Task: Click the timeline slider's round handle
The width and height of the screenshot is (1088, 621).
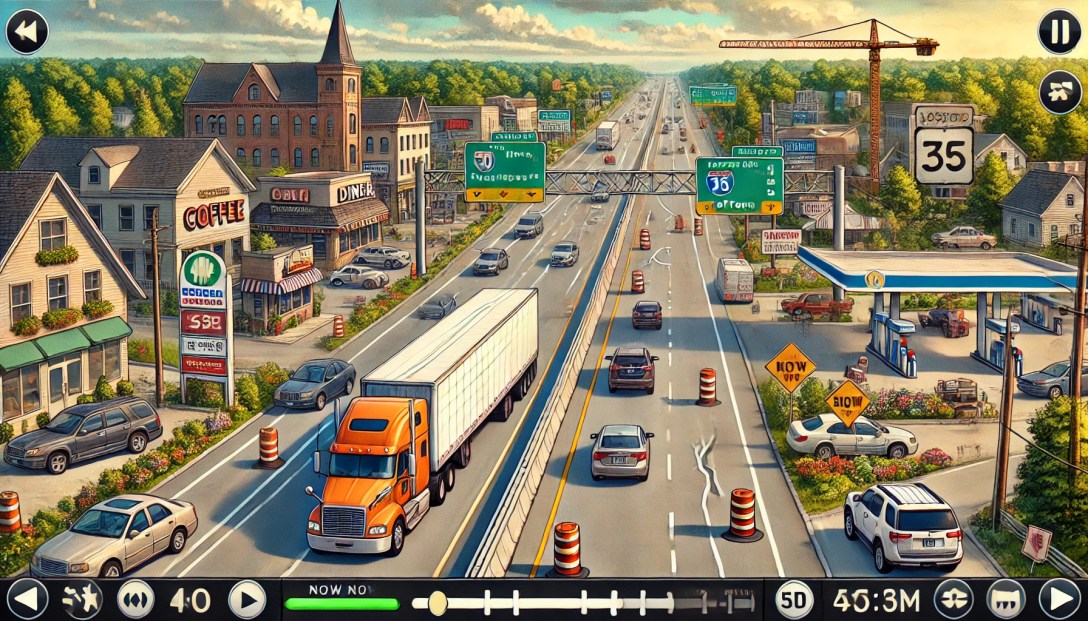Action: (437, 602)
